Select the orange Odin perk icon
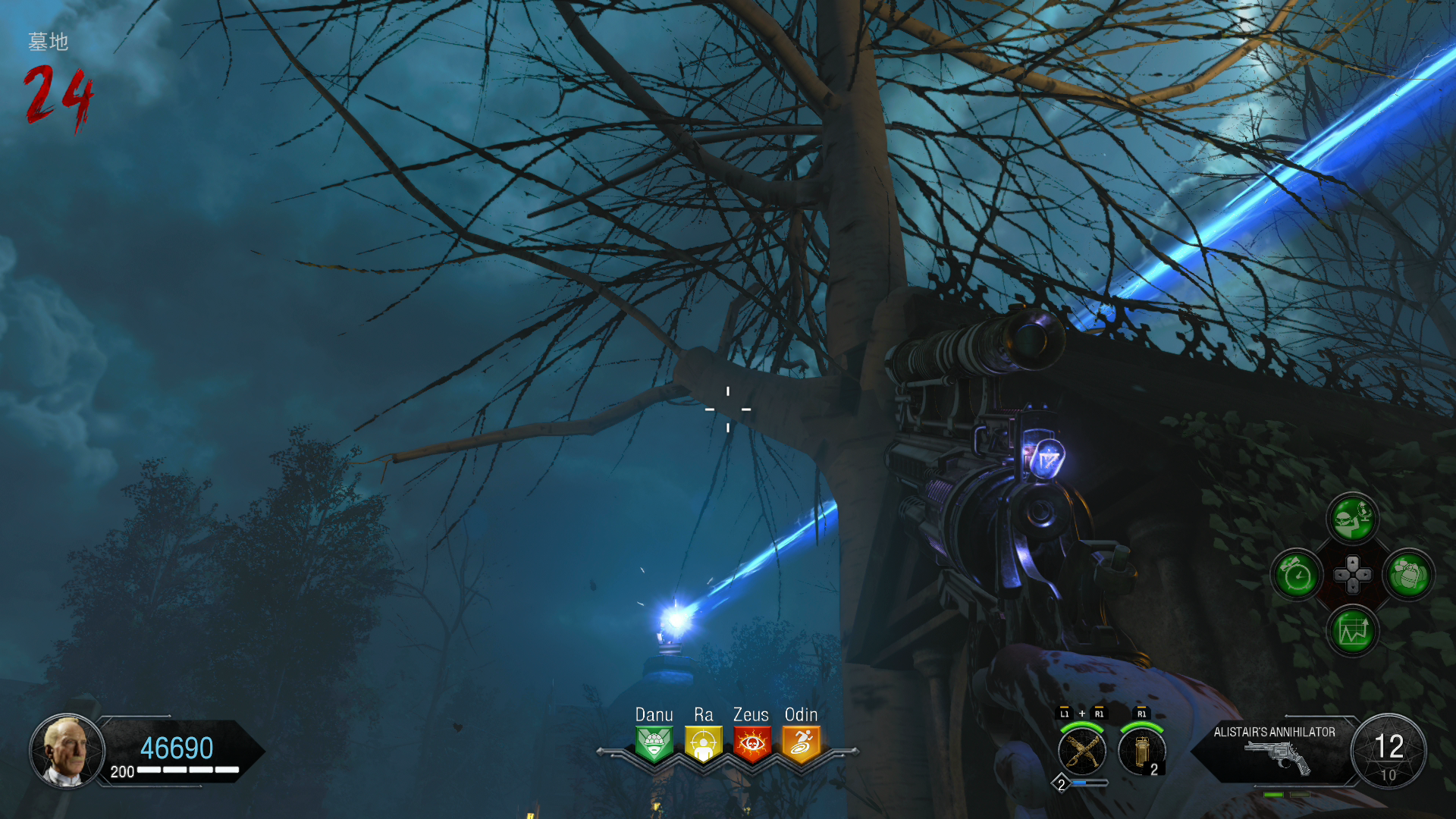 801,744
